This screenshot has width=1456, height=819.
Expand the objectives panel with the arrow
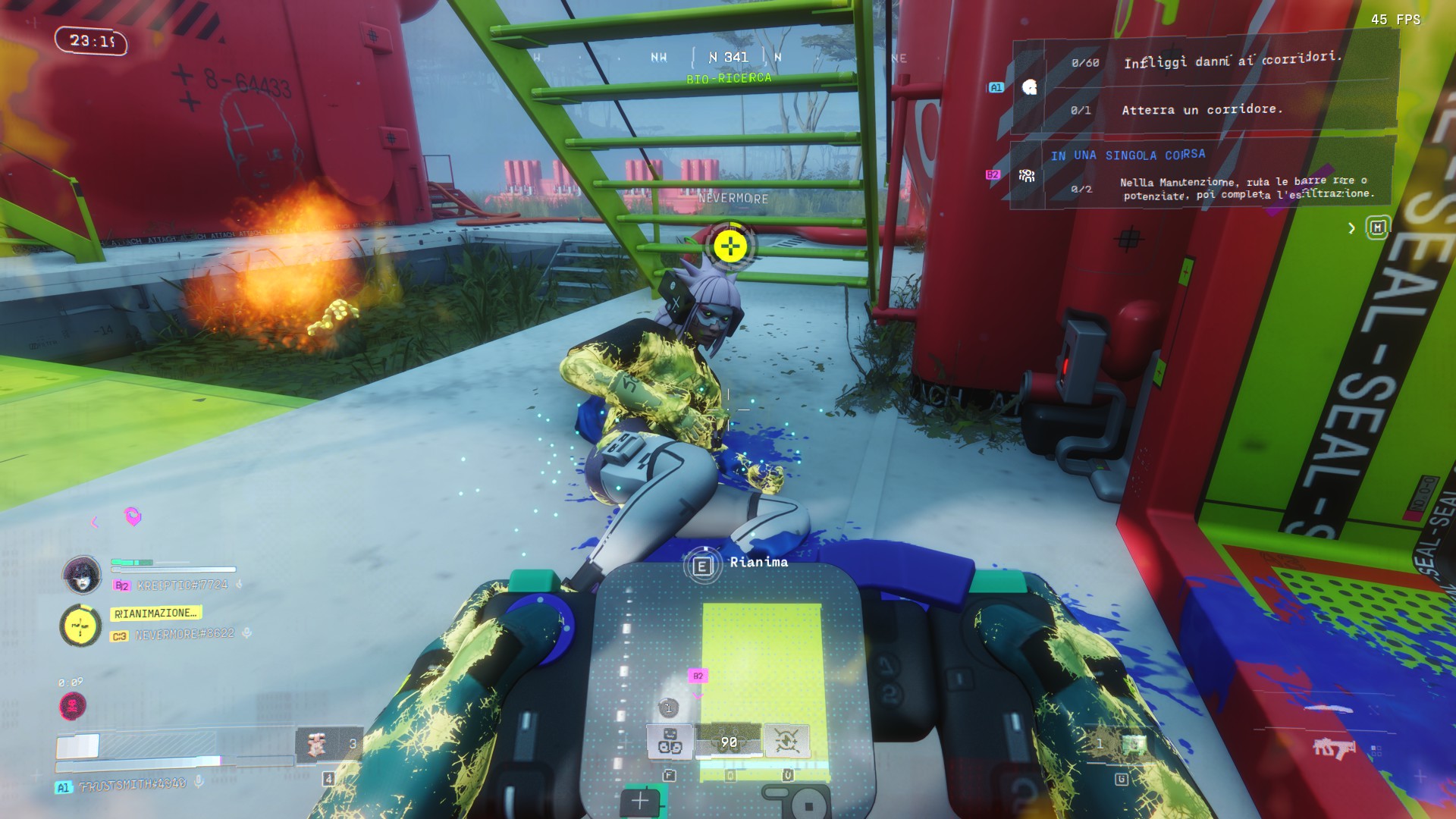[x=1351, y=228]
